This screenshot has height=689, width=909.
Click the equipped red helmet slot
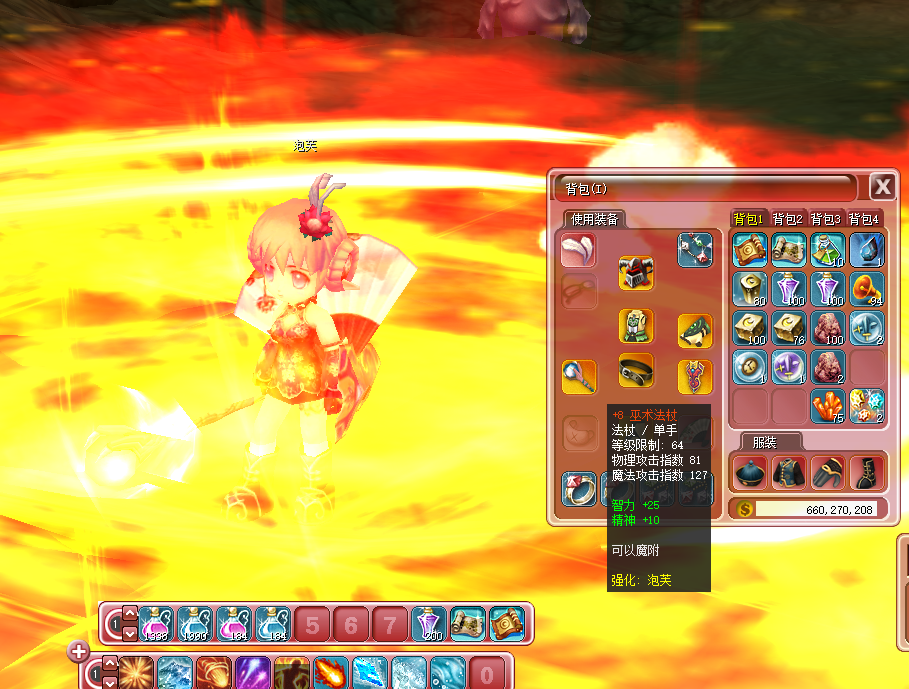[636, 271]
